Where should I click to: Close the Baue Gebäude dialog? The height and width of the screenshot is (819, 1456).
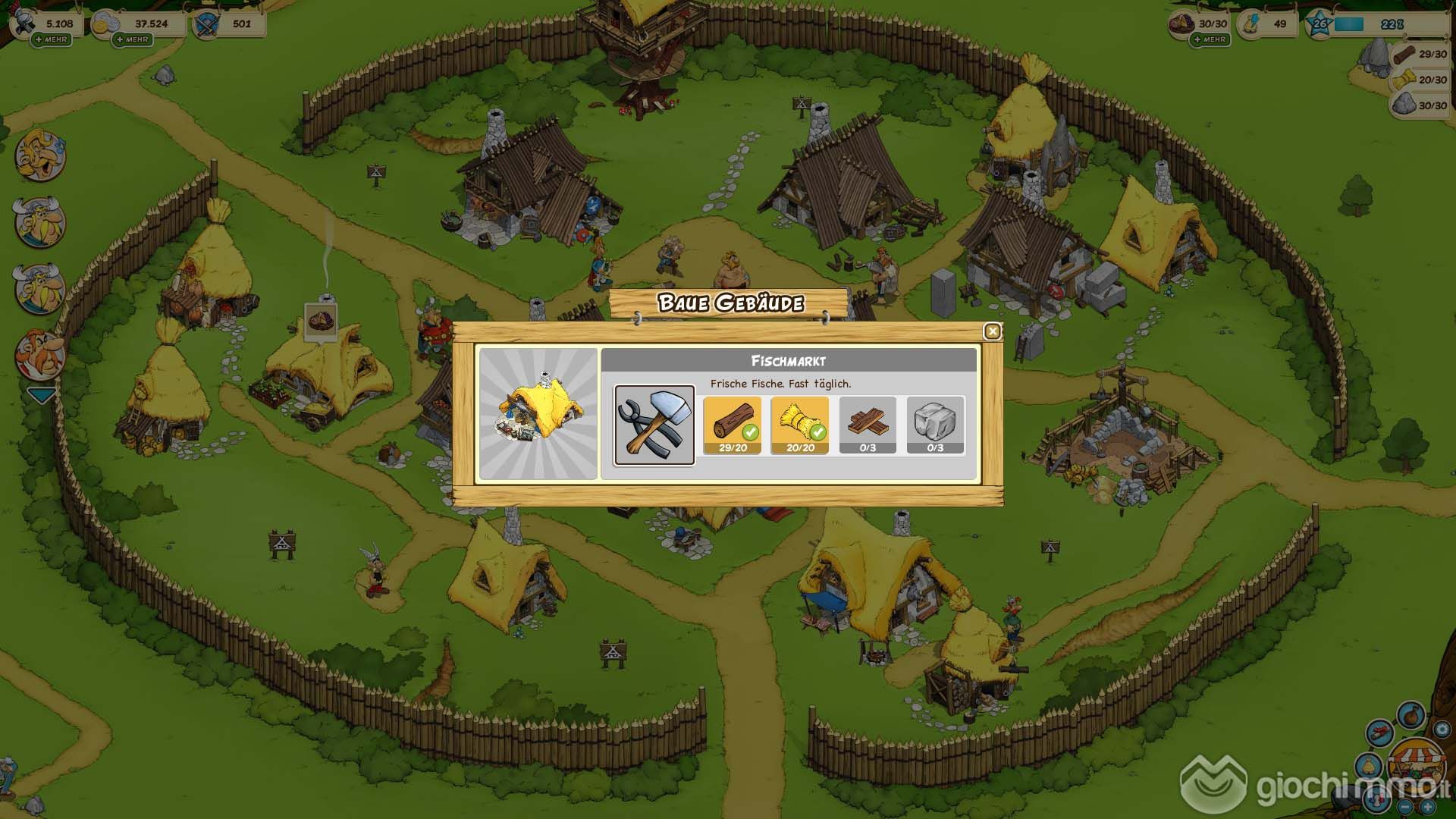pyautogui.click(x=992, y=331)
